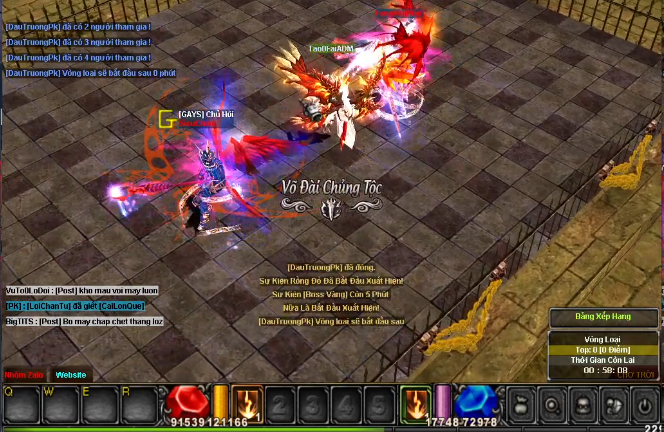Open the inventory bag icon

pyautogui.click(x=520, y=405)
